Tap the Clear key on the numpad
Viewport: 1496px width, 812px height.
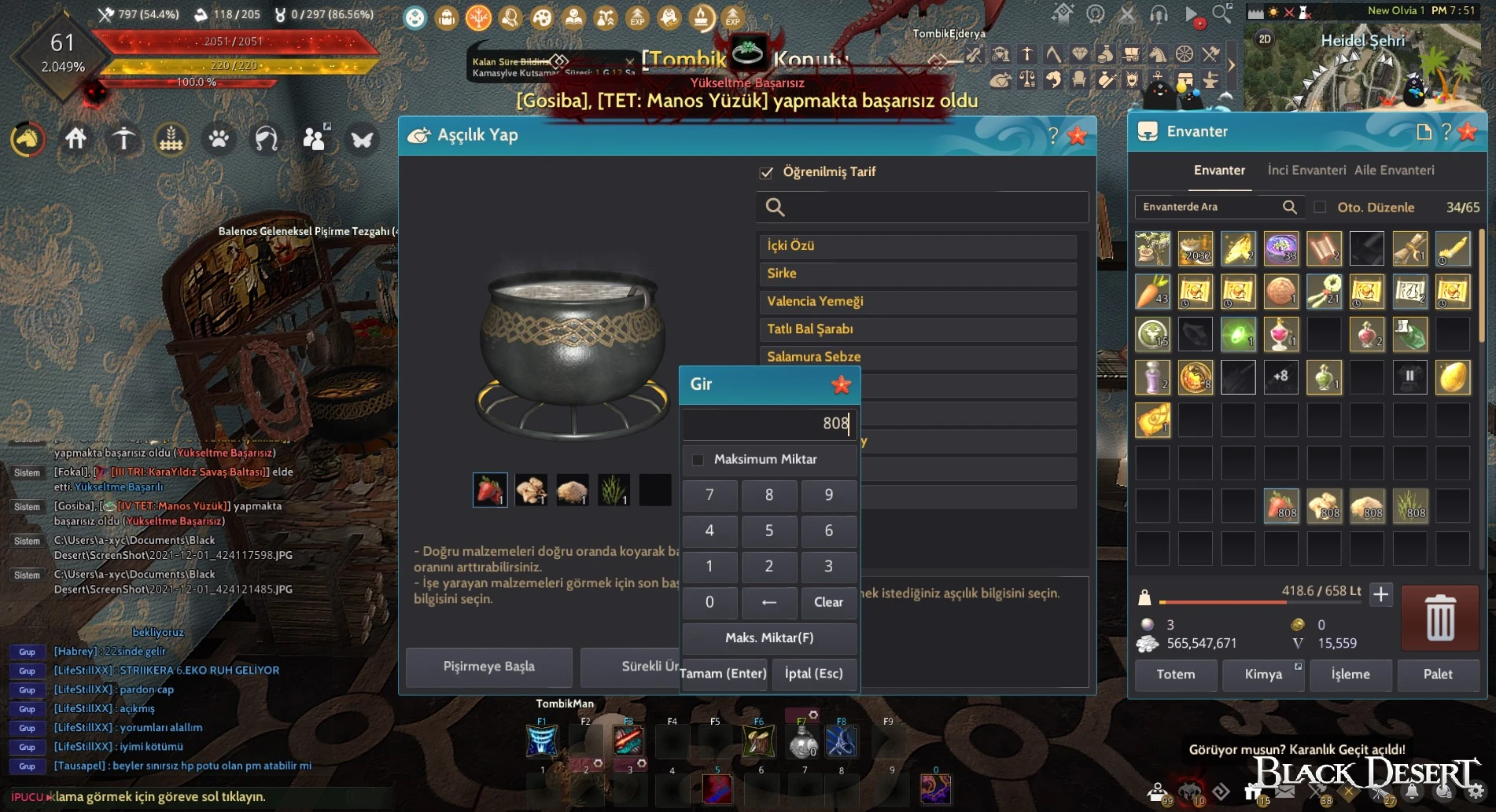[828, 602]
